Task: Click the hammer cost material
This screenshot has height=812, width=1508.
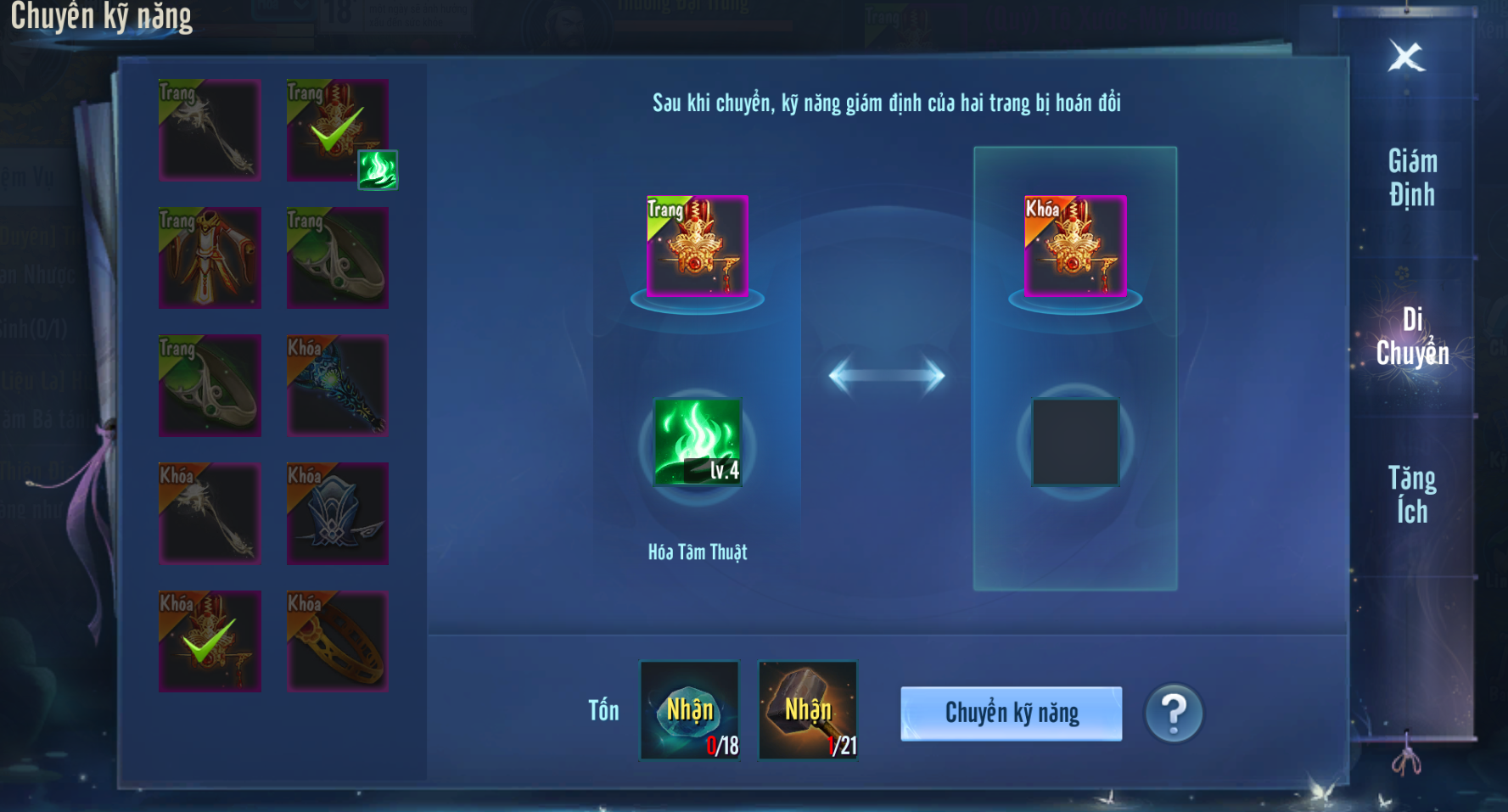Action: coord(807,711)
